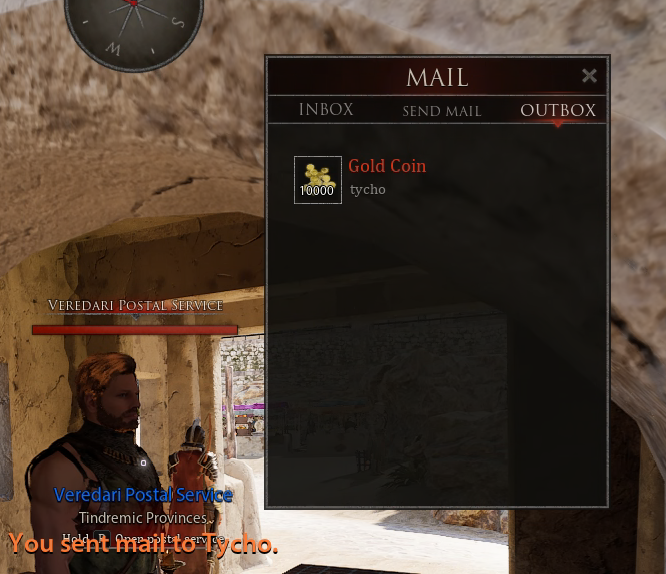Viewport: 666px width, 574px height.
Task: Select the Outbox tab
Action: 558,111
